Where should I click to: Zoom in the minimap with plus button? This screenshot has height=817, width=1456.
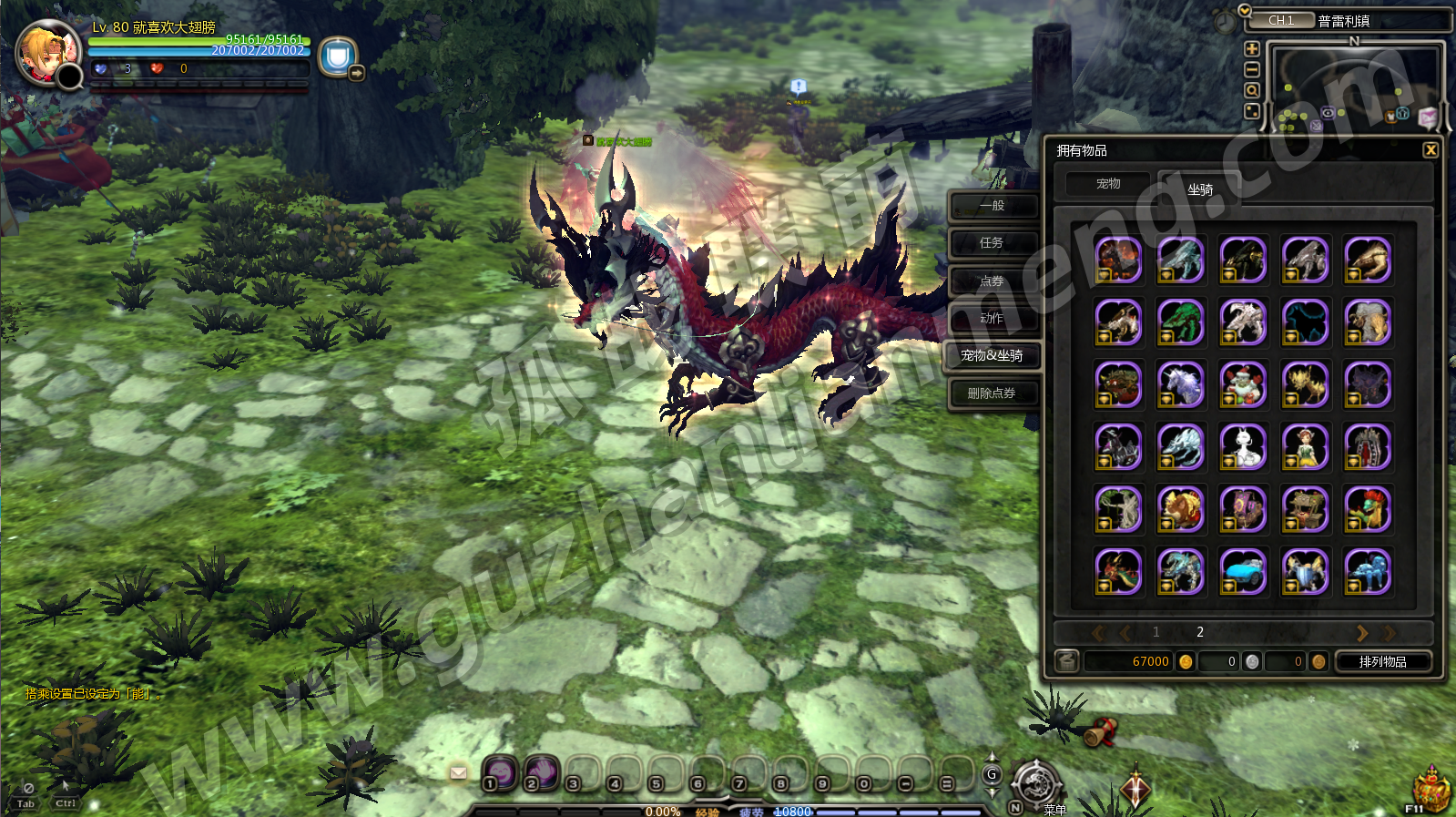pyautogui.click(x=1252, y=49)
